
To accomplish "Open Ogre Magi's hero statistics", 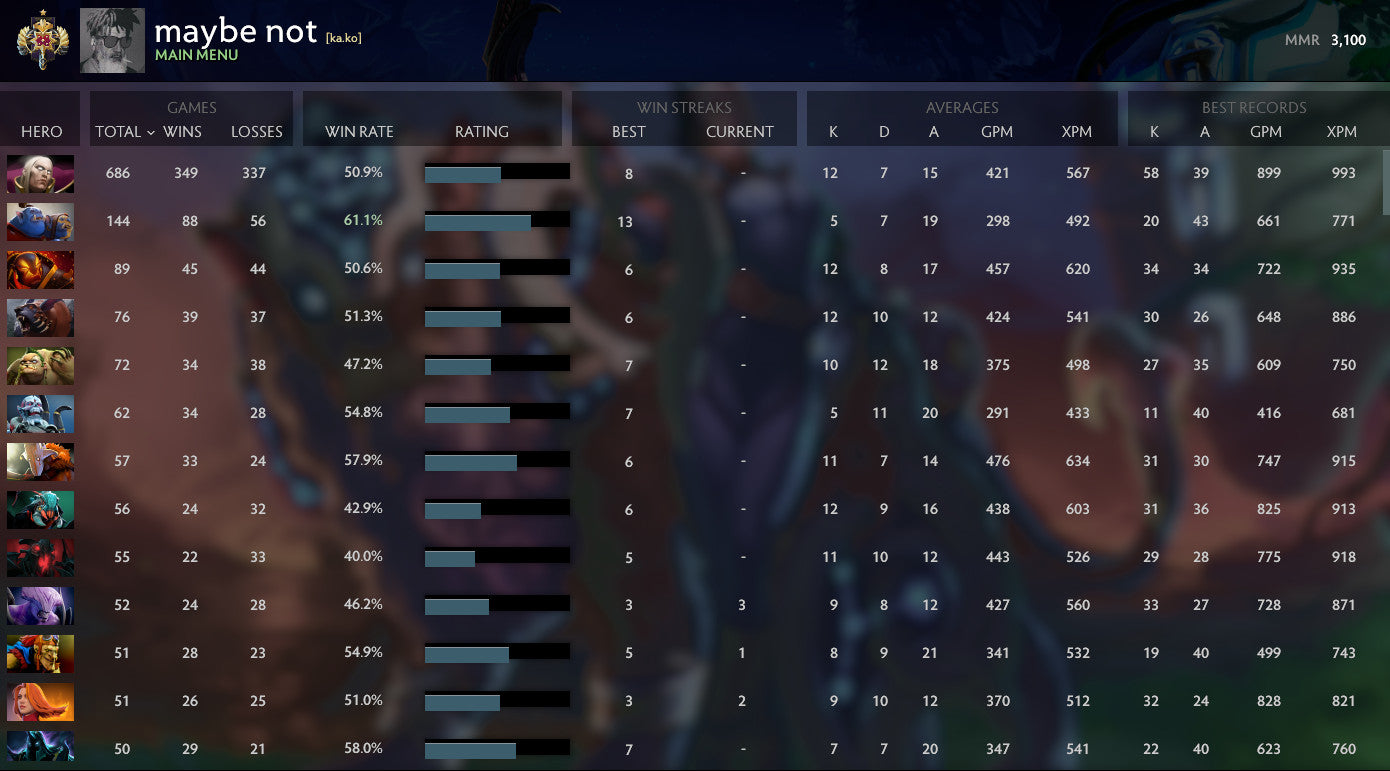I will 40,222.
